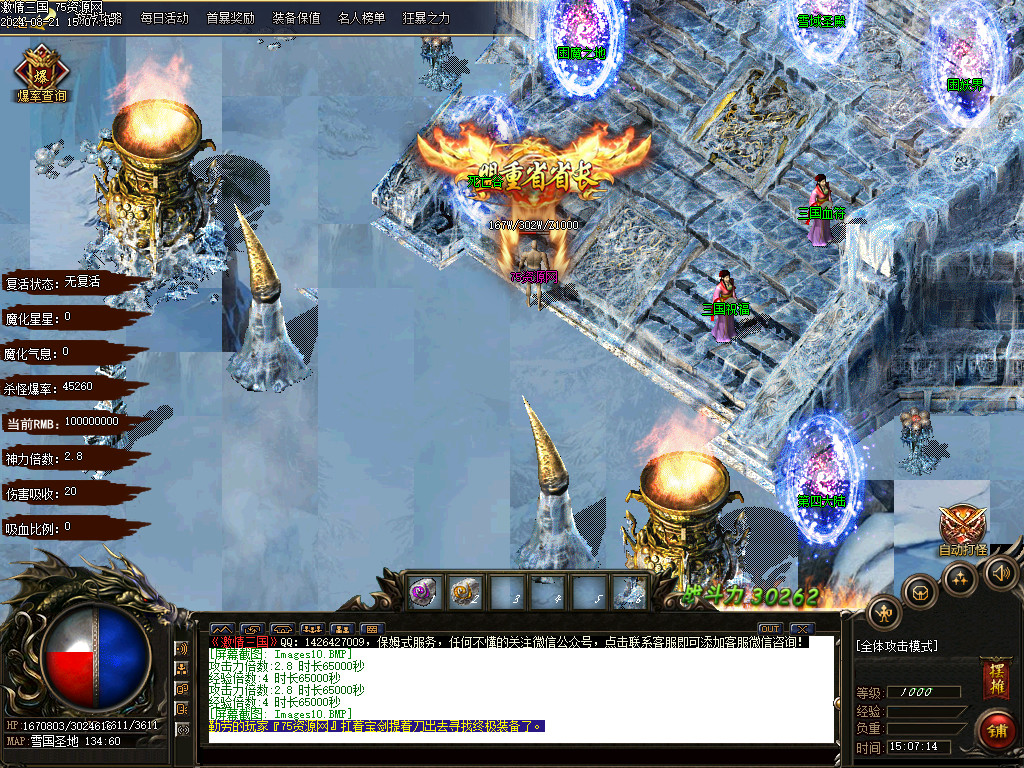Open the 每日活动 daily activity menu

[x=164, y=18]
